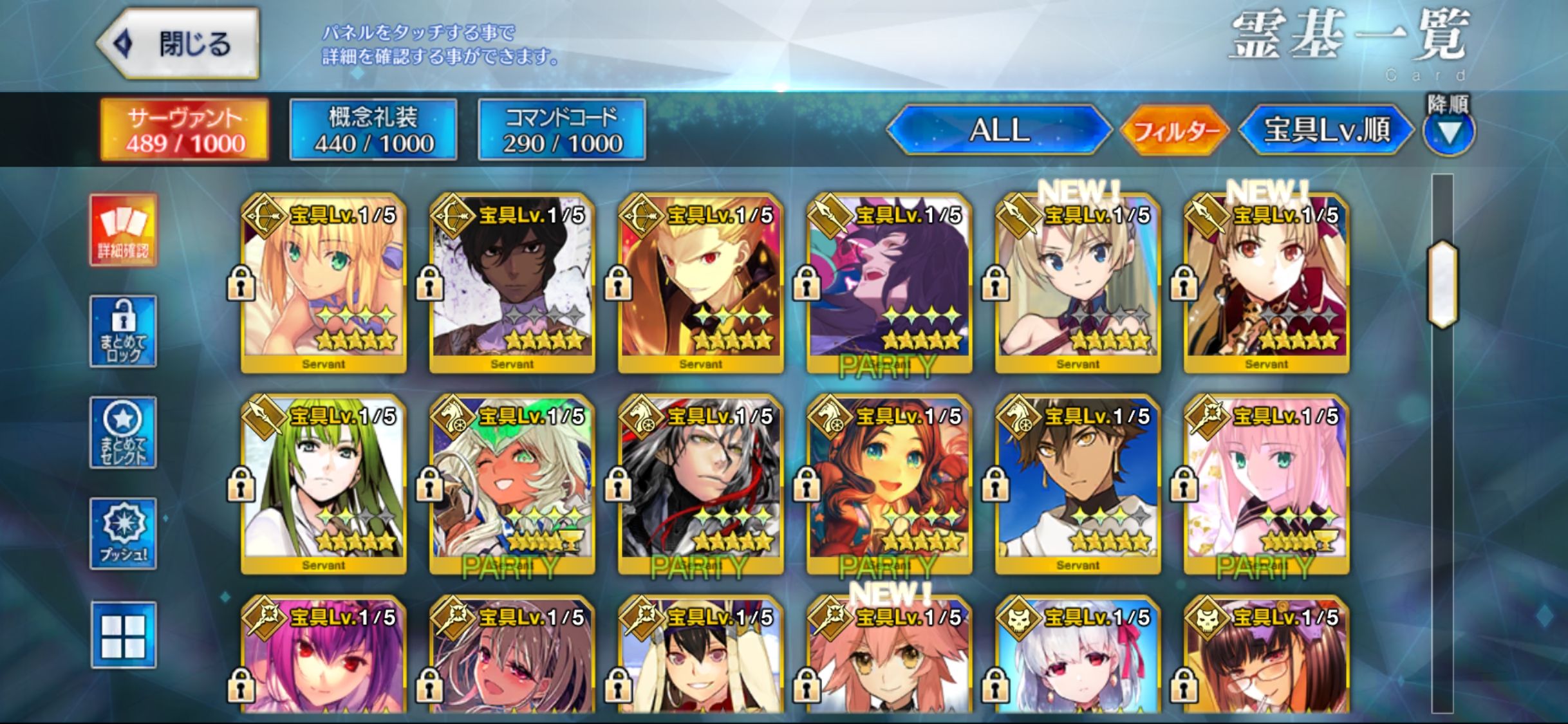Viewport: 1568px width, 724px height.
Task: Show the コマンドコード tab
Action: coord(562,129)
